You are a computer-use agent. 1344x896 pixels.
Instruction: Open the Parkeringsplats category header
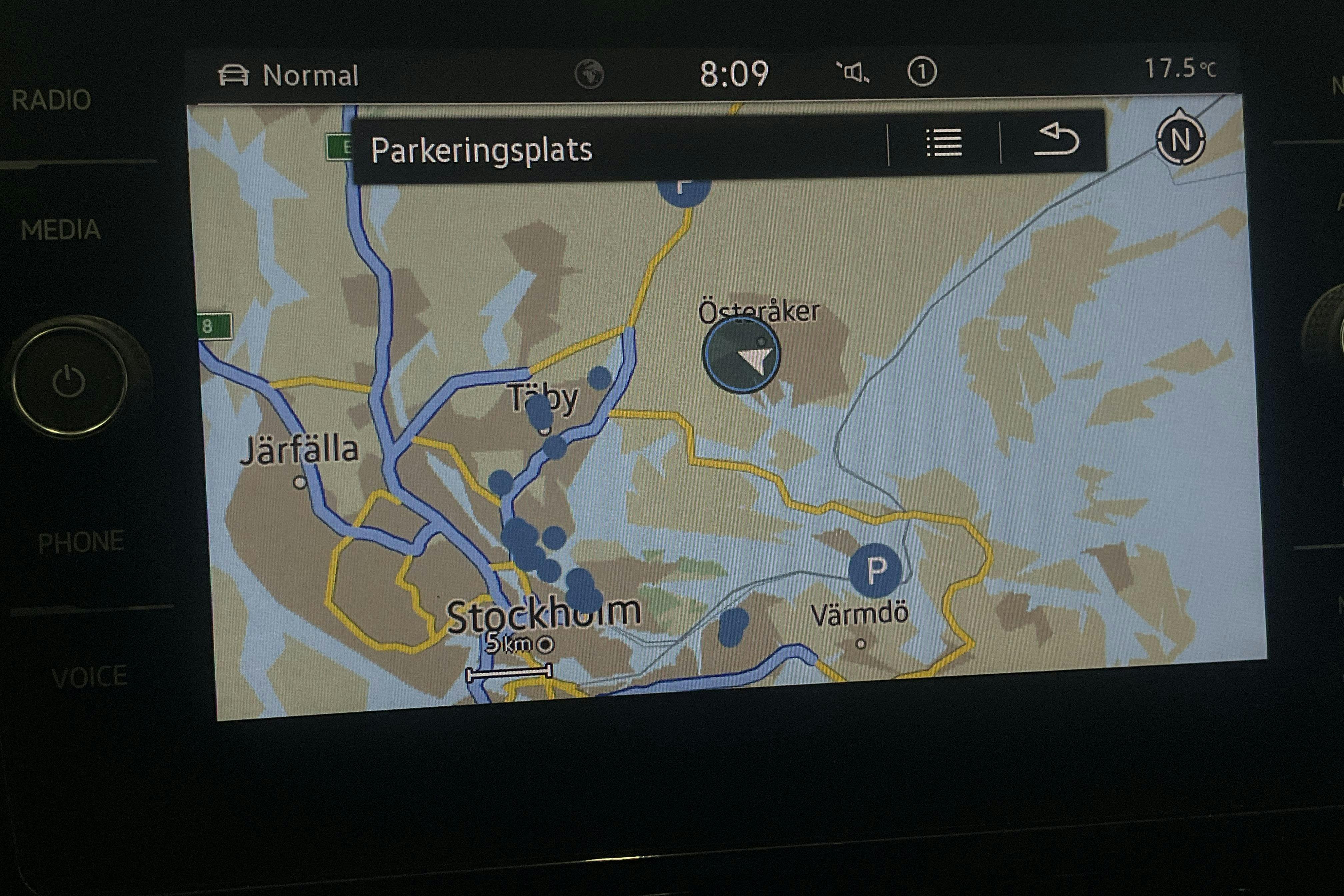pos(482,150)
